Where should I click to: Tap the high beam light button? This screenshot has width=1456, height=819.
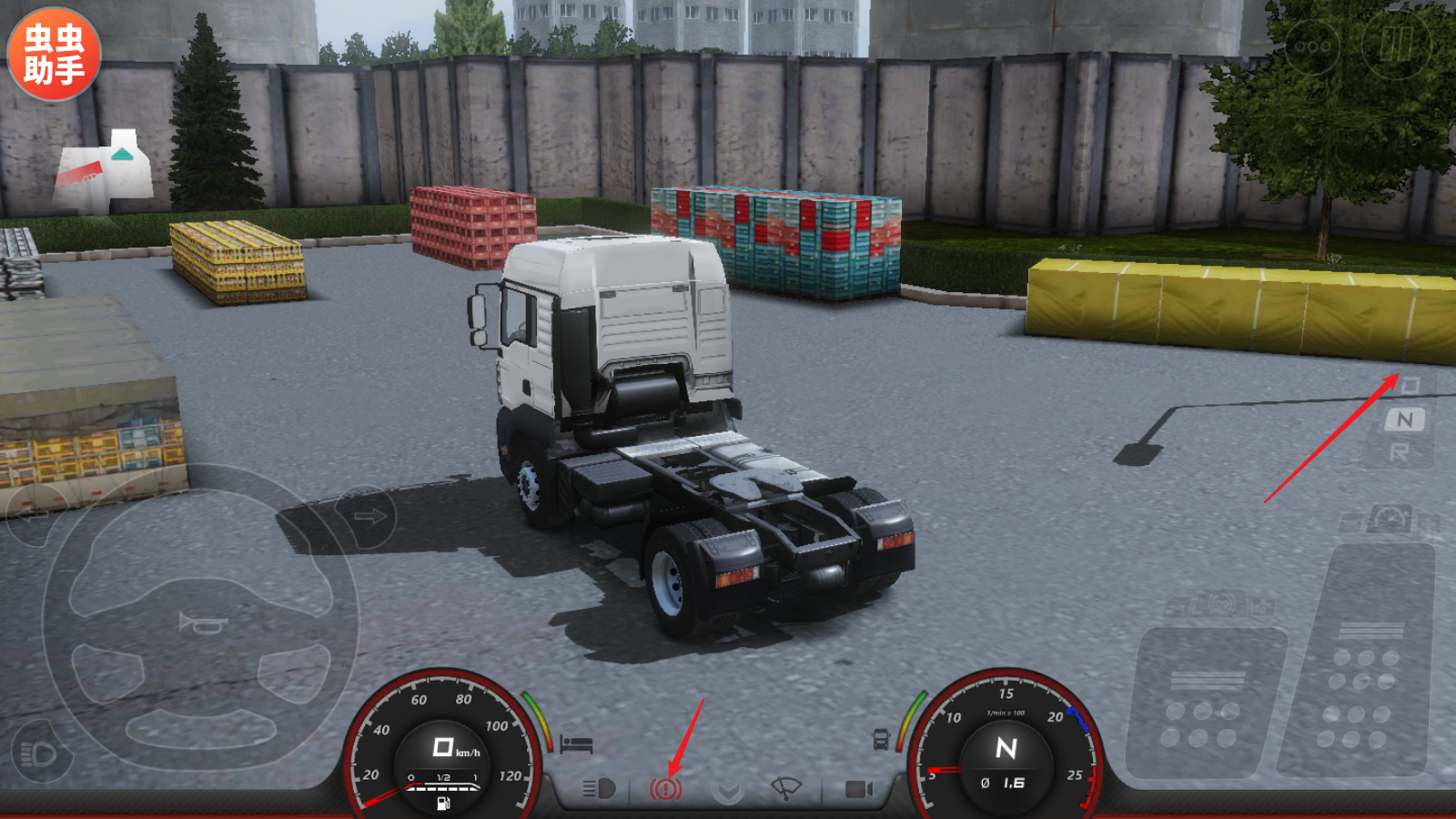pyautogui.click(x=39, y=753)
